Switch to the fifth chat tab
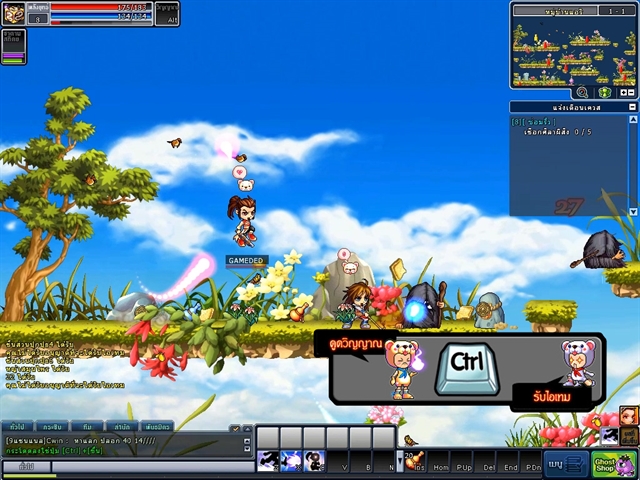640x480 pixels. point(157,427)
